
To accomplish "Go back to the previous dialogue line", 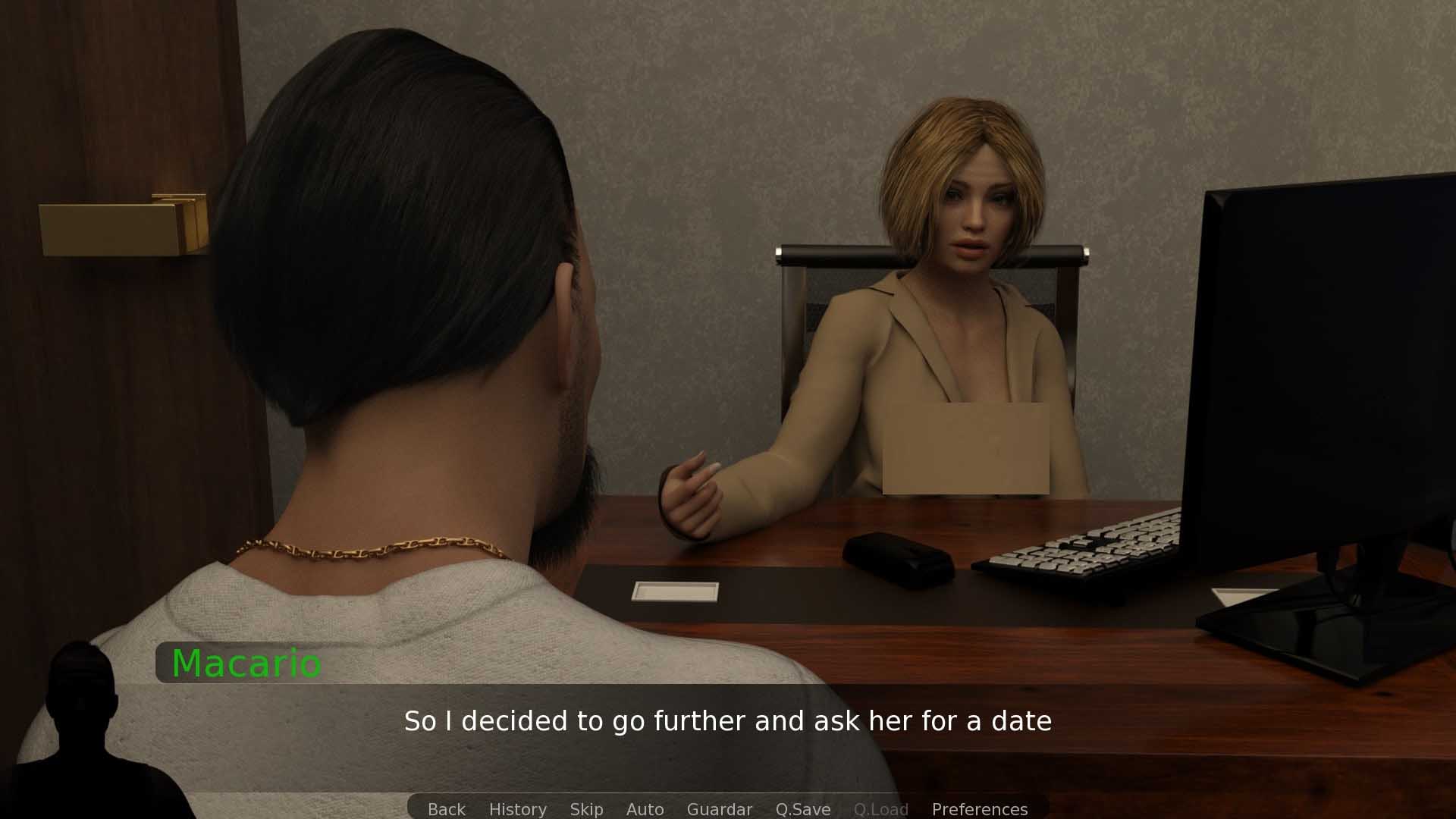I will (446, 809).
